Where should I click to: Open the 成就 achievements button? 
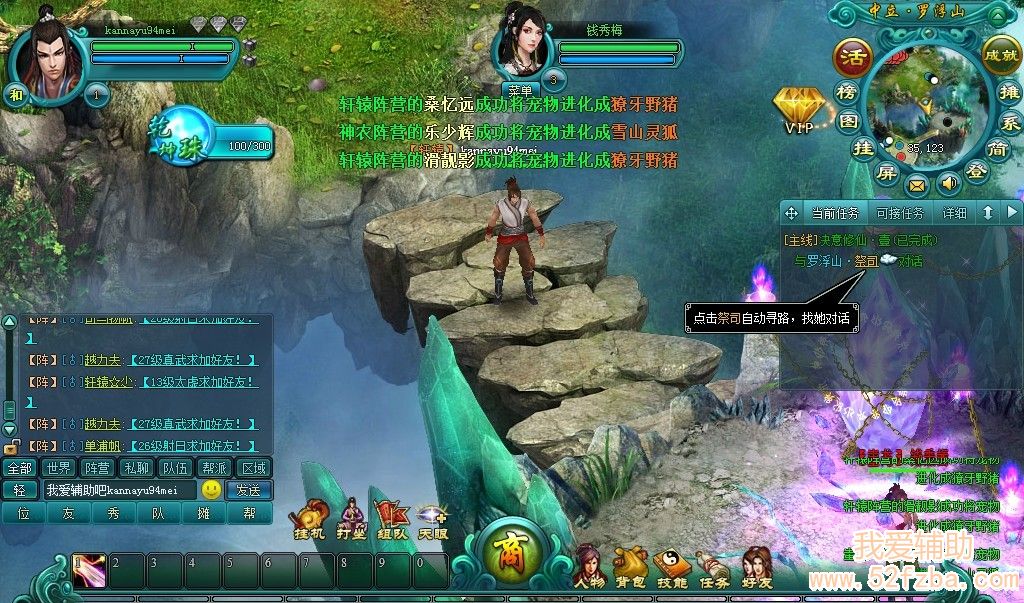[x=1000, y=53]
